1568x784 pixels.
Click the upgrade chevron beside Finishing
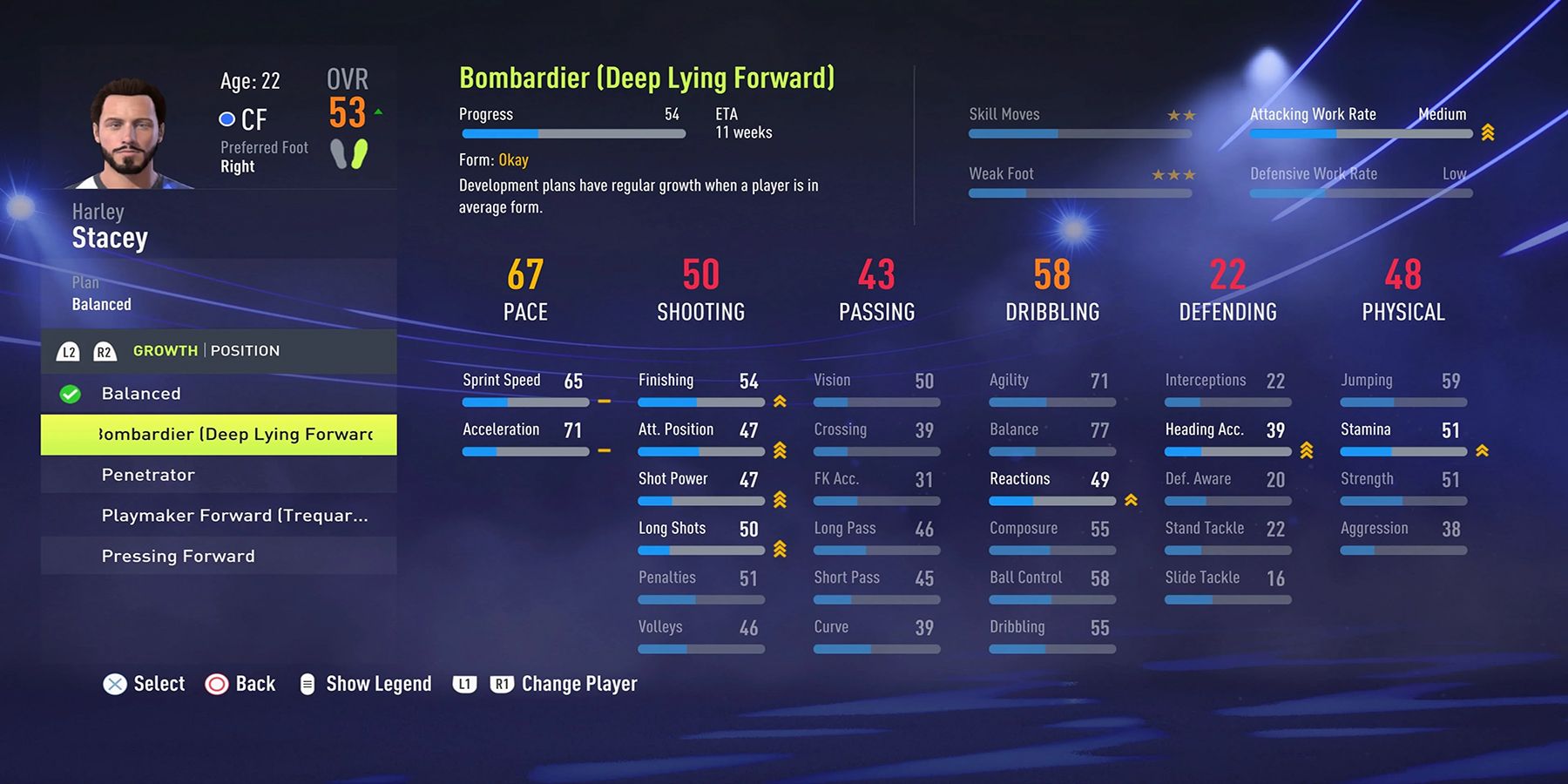[x=780, y=402]
